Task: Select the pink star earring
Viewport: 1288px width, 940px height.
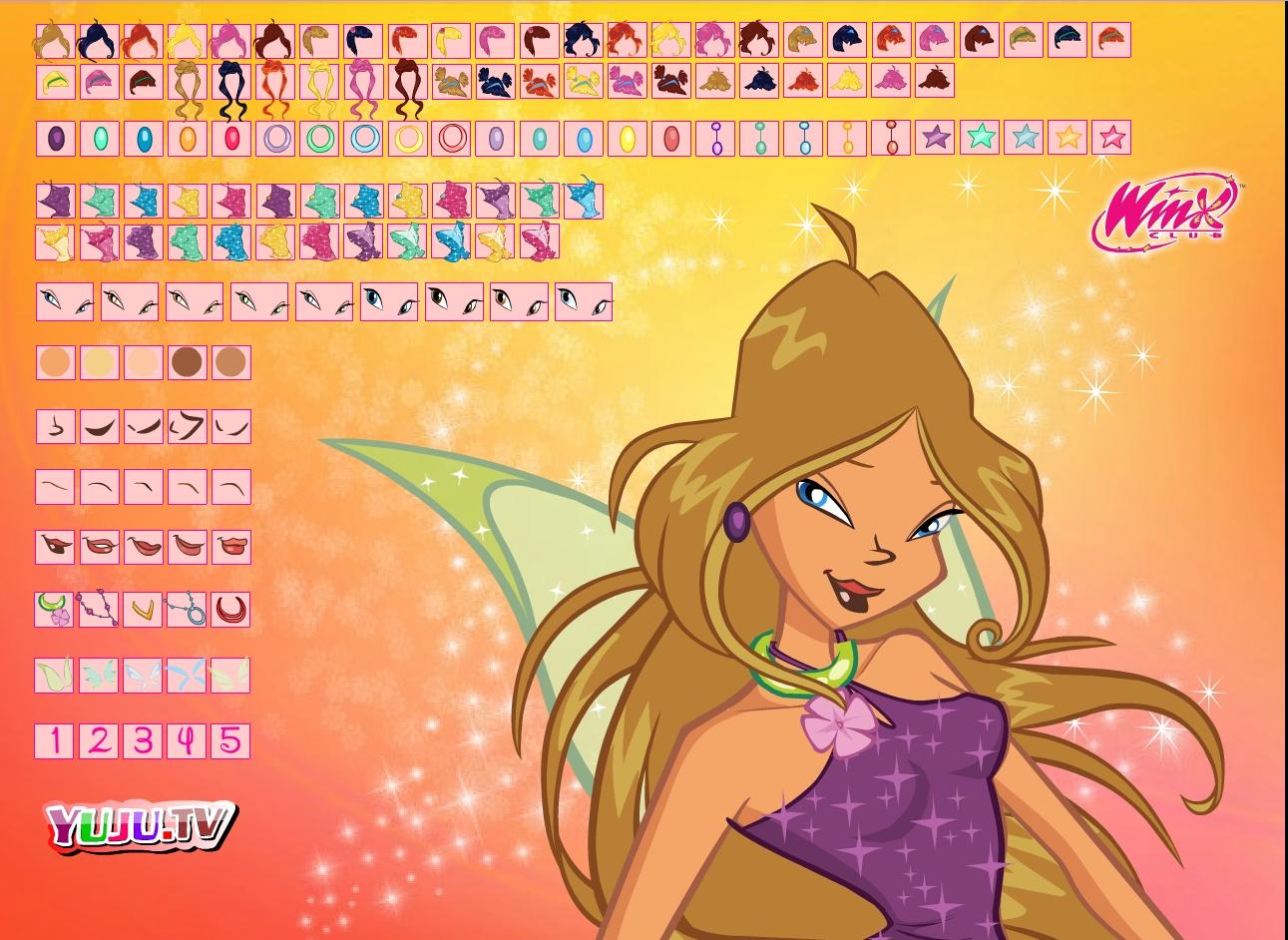Action: point(1111,137)
